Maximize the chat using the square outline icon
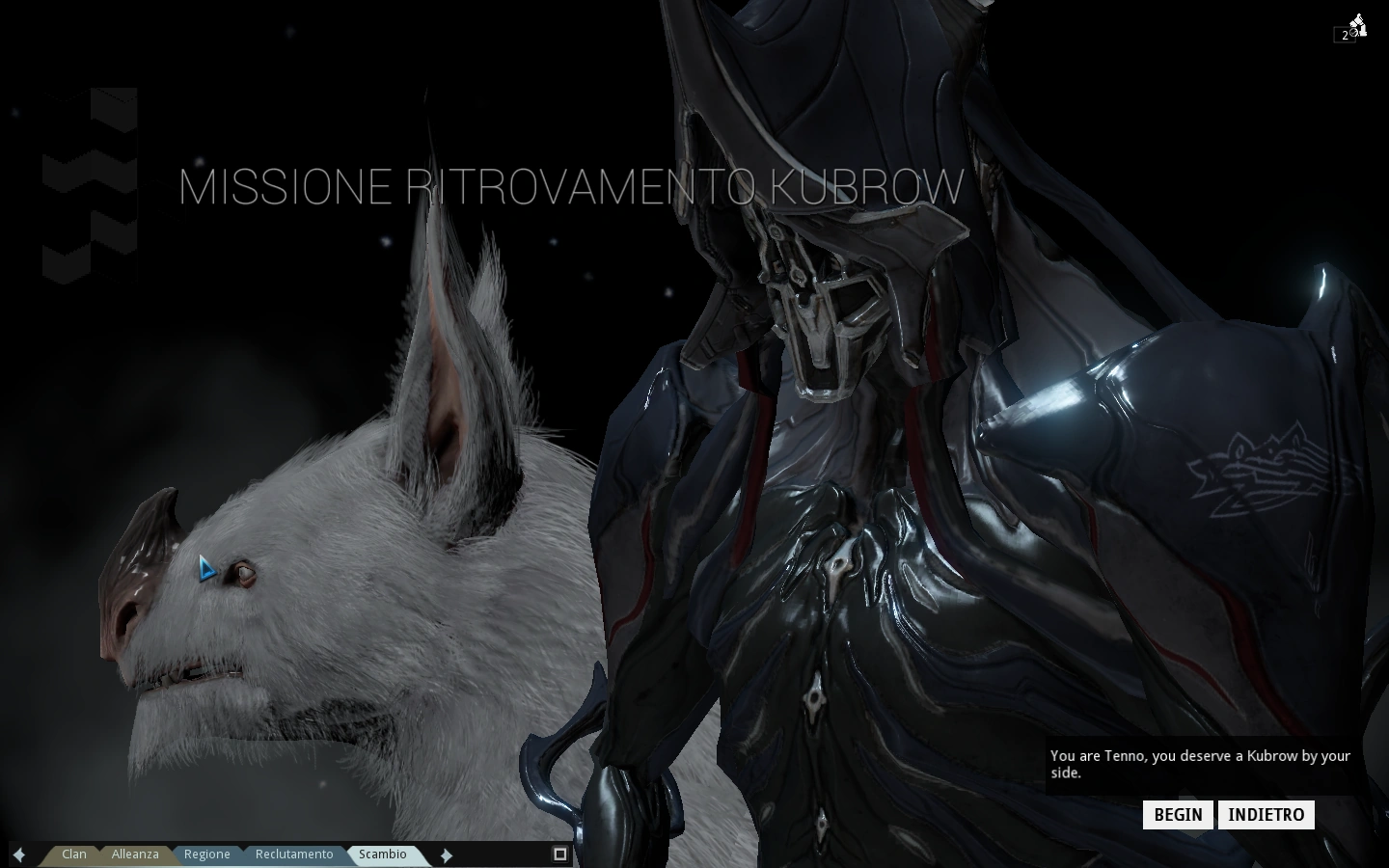This screenshot has width=1389, height=868. 559,854
